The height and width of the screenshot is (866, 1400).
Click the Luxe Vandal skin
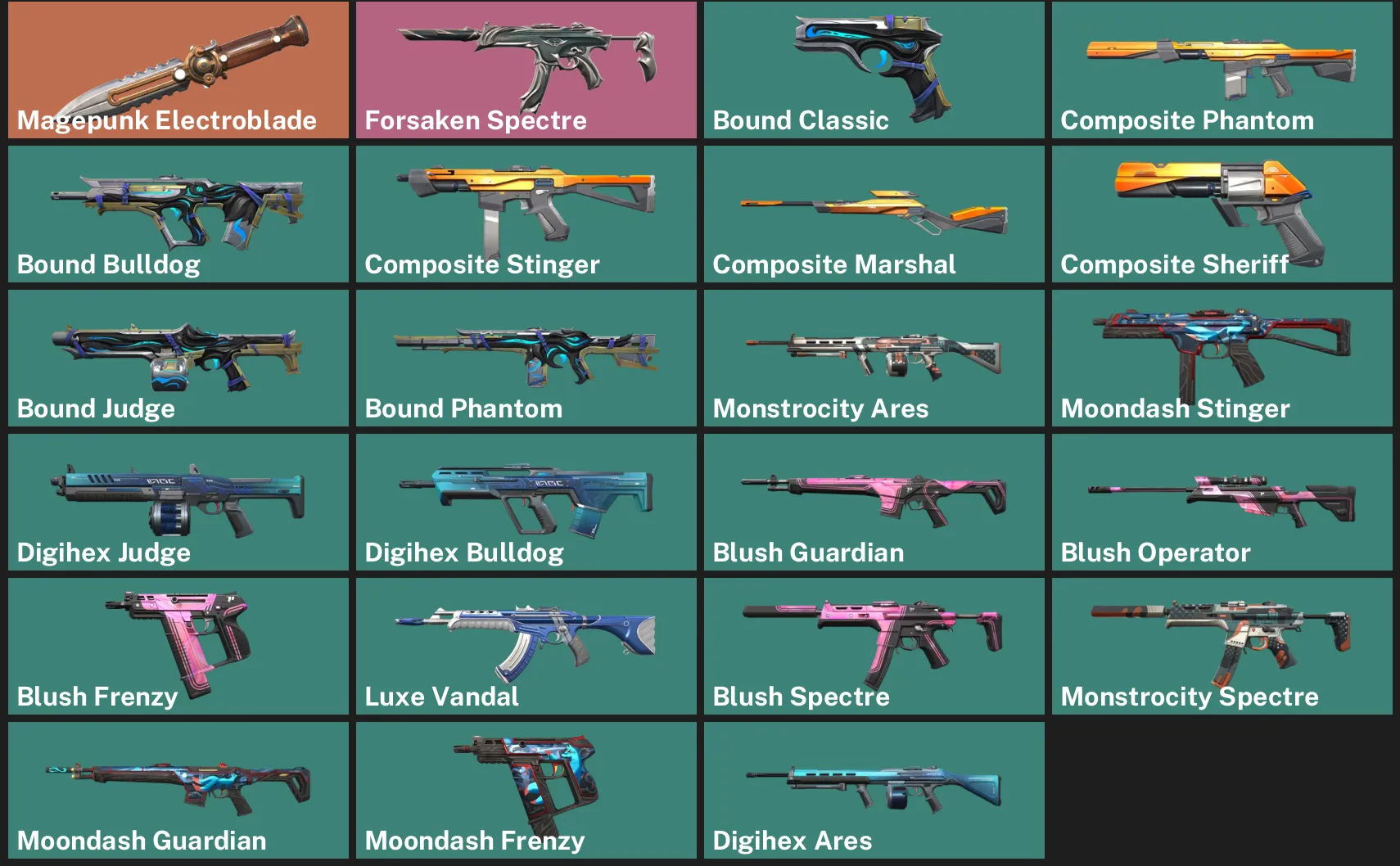coord(525,646)
